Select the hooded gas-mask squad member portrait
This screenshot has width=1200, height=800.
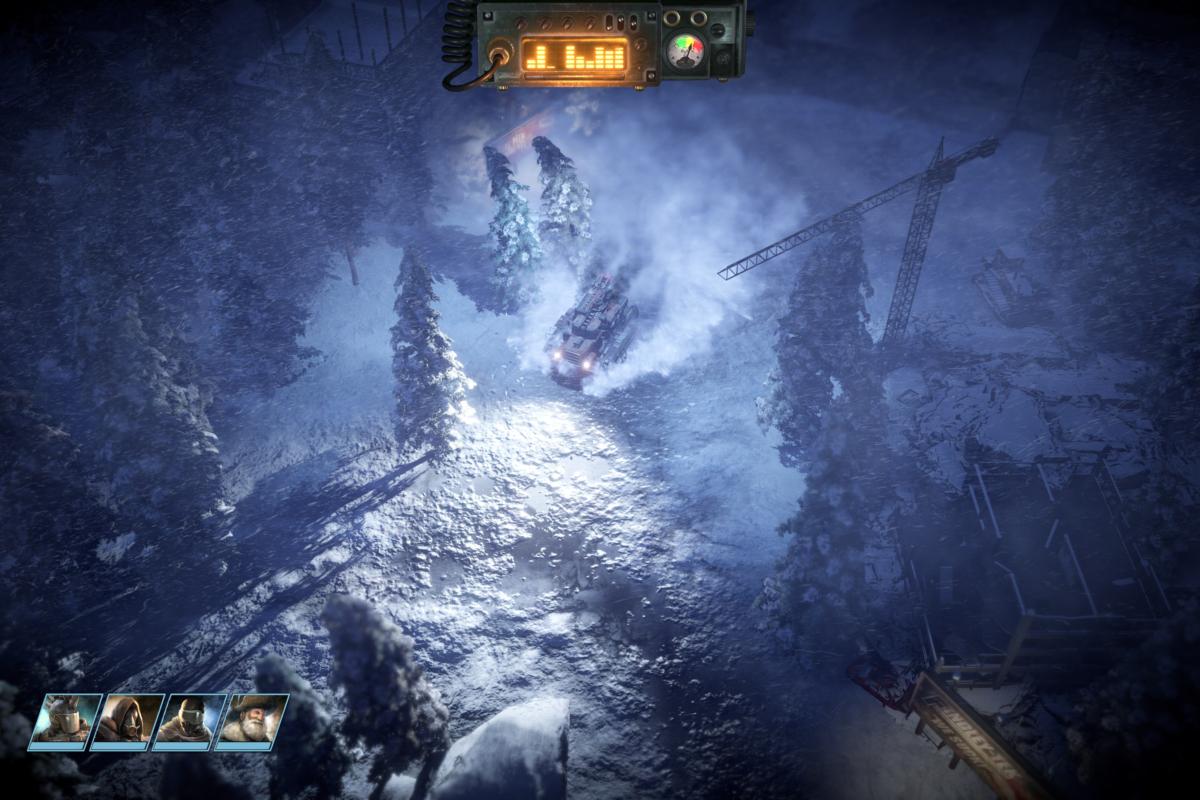tap(128, 720)
